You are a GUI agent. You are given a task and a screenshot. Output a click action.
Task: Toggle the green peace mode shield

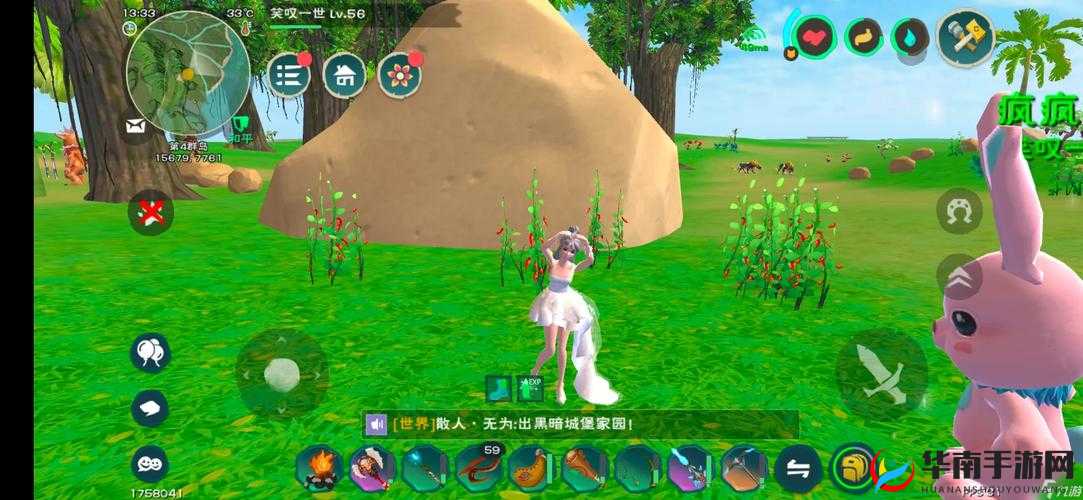point(240,126)
